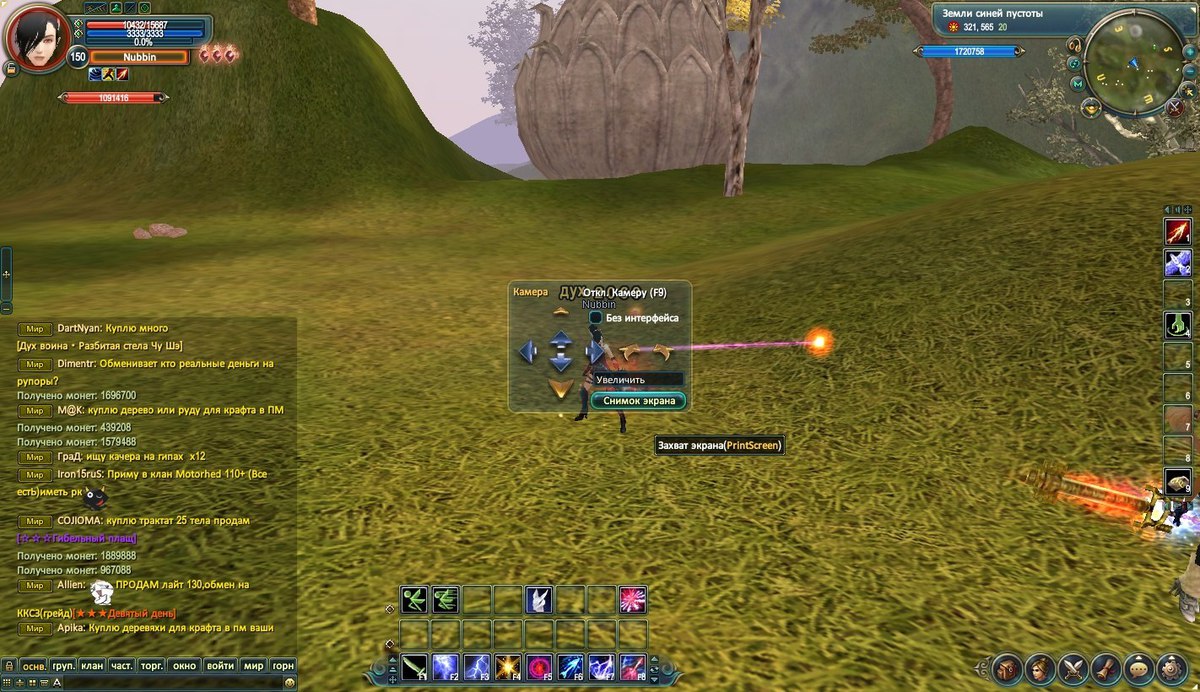Screen dimensions: 1200x692
Task: Switch to the "клан" chat tab
Action: click(92, 665)
